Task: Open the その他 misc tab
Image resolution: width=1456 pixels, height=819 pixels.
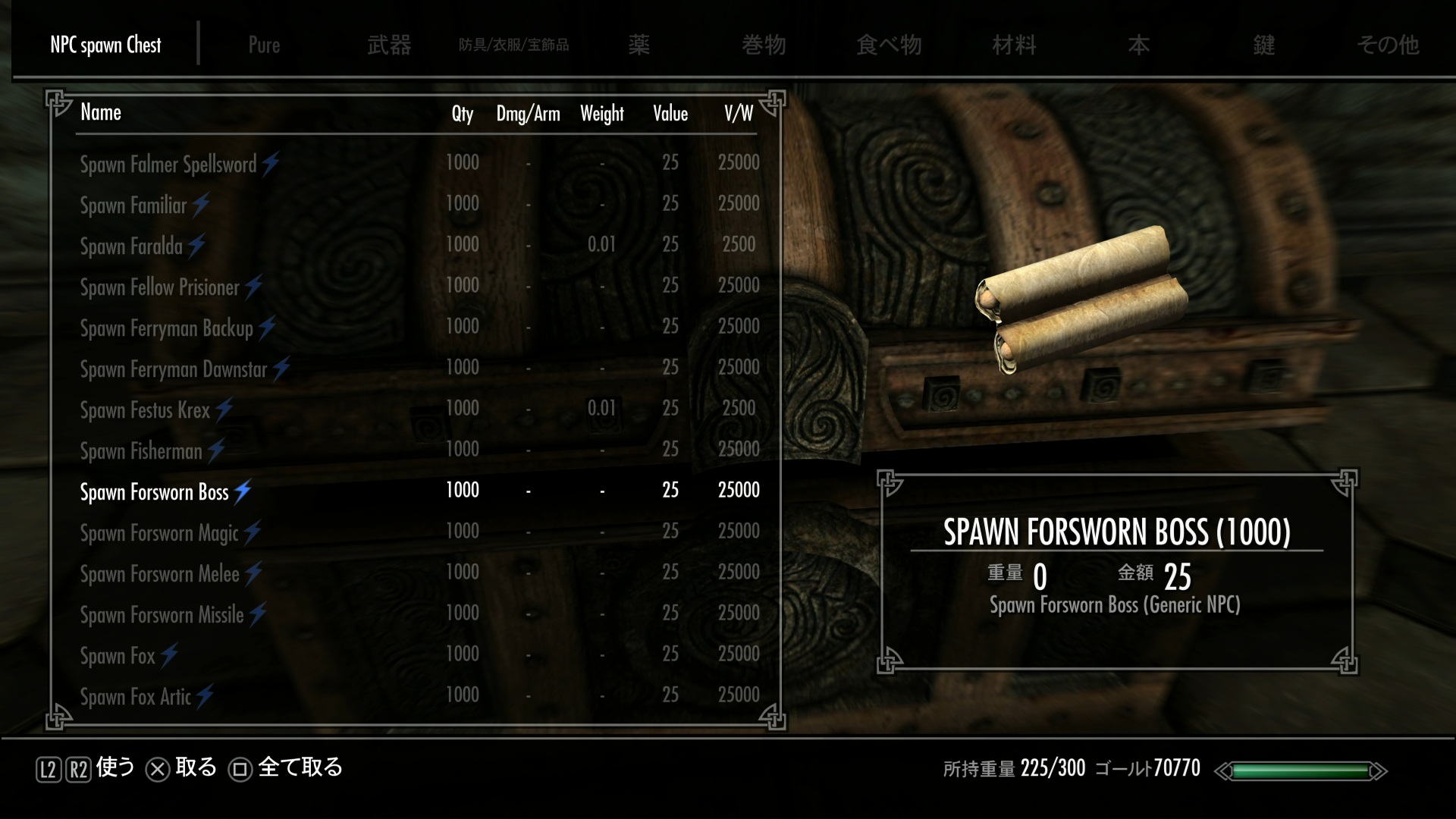Action: (1388, 45)
